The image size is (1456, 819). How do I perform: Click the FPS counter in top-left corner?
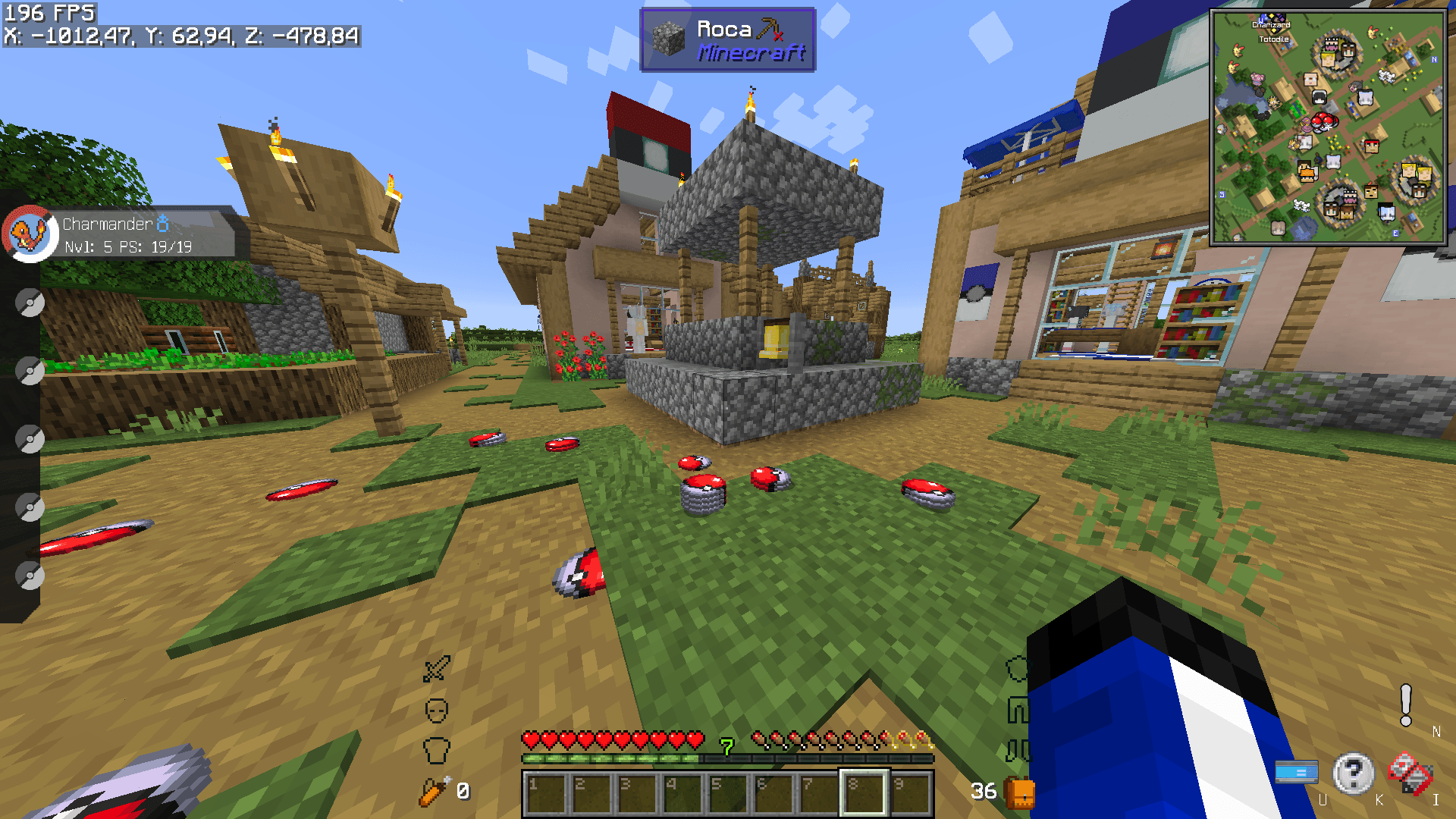pyautogui.click(x=48, y=12)
